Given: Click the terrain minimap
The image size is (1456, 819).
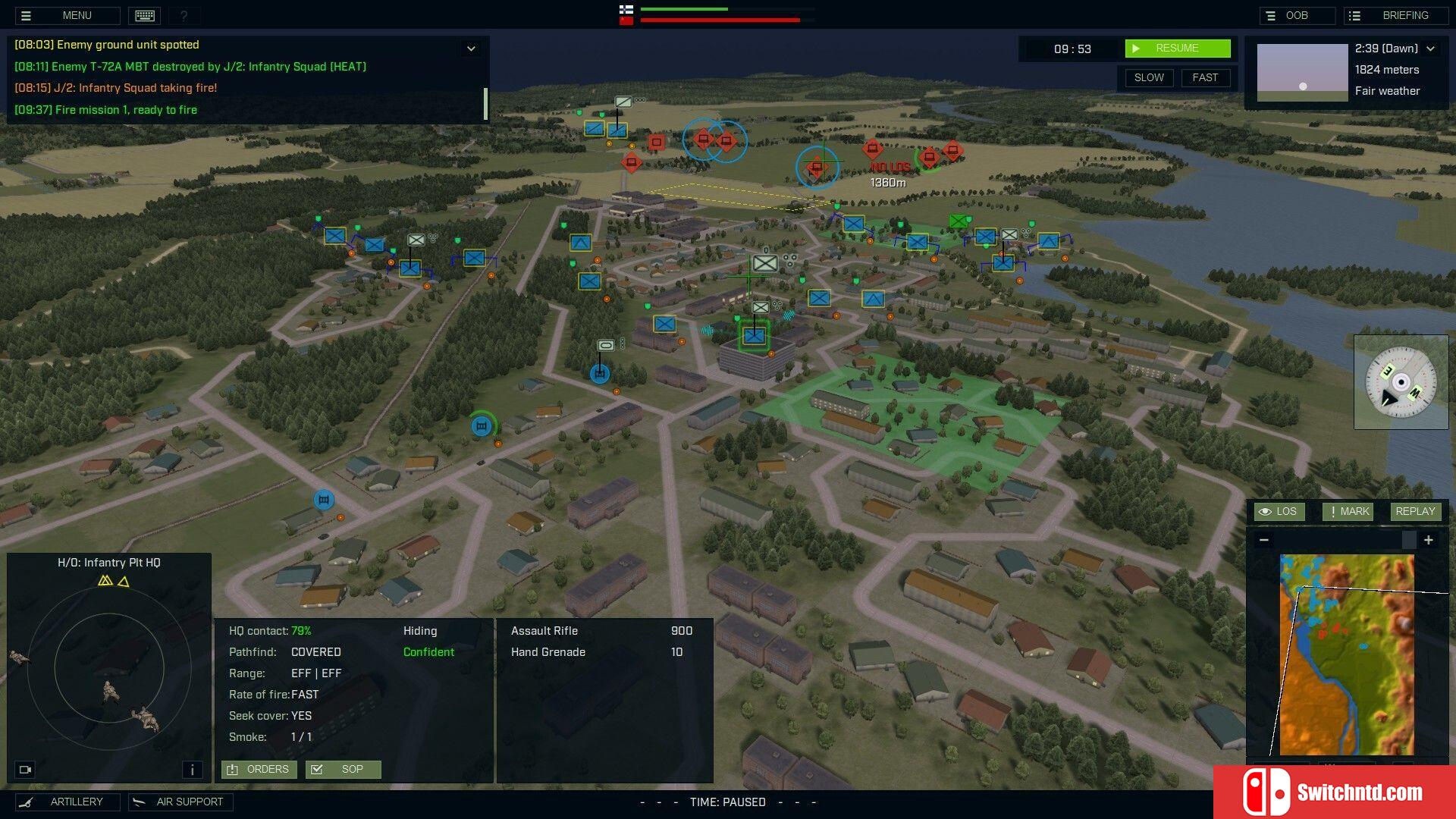Looking at the screenshot, I should coord(1346,654).
